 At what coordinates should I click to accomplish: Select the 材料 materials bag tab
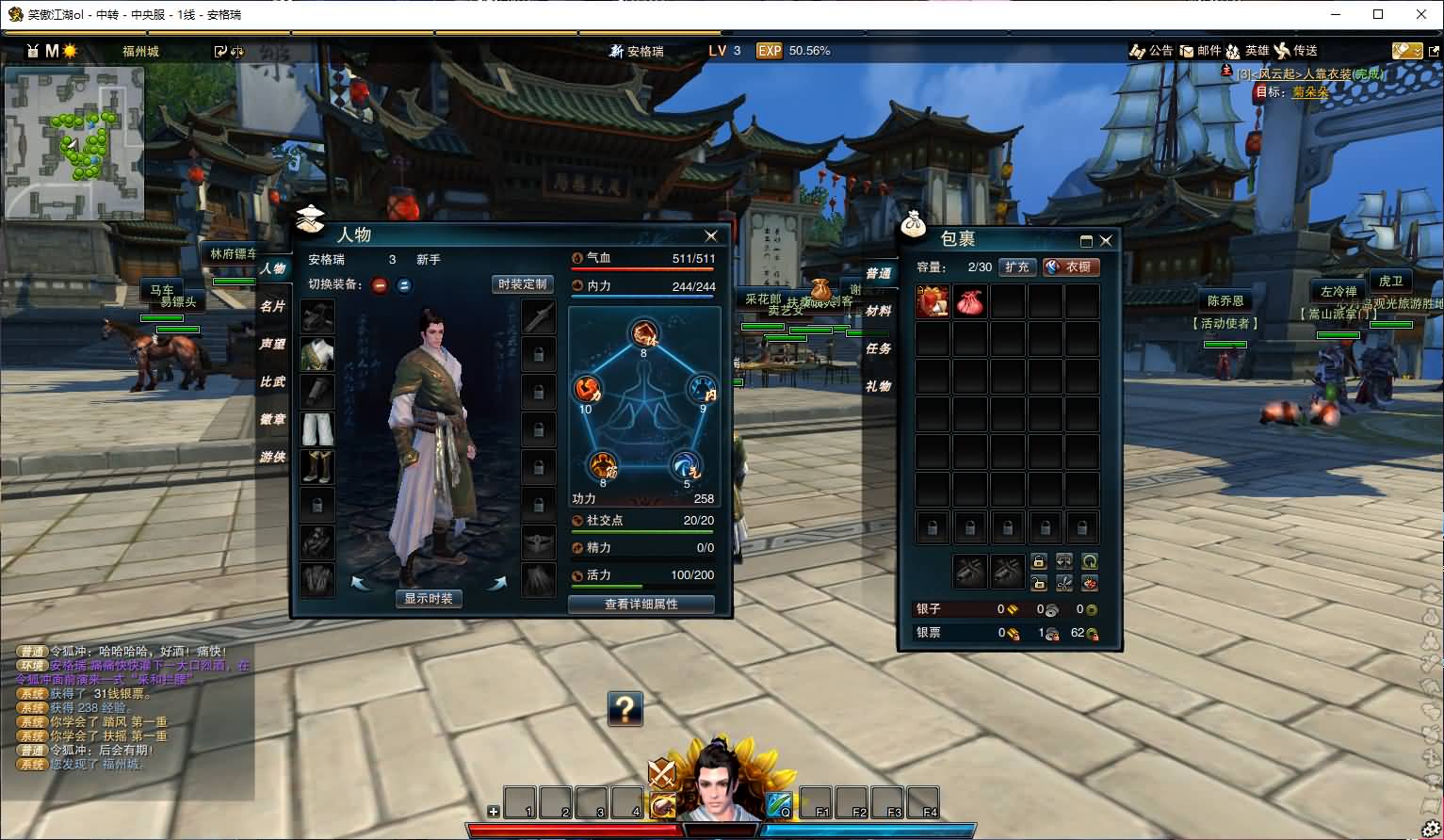click(x=878, y=311)
